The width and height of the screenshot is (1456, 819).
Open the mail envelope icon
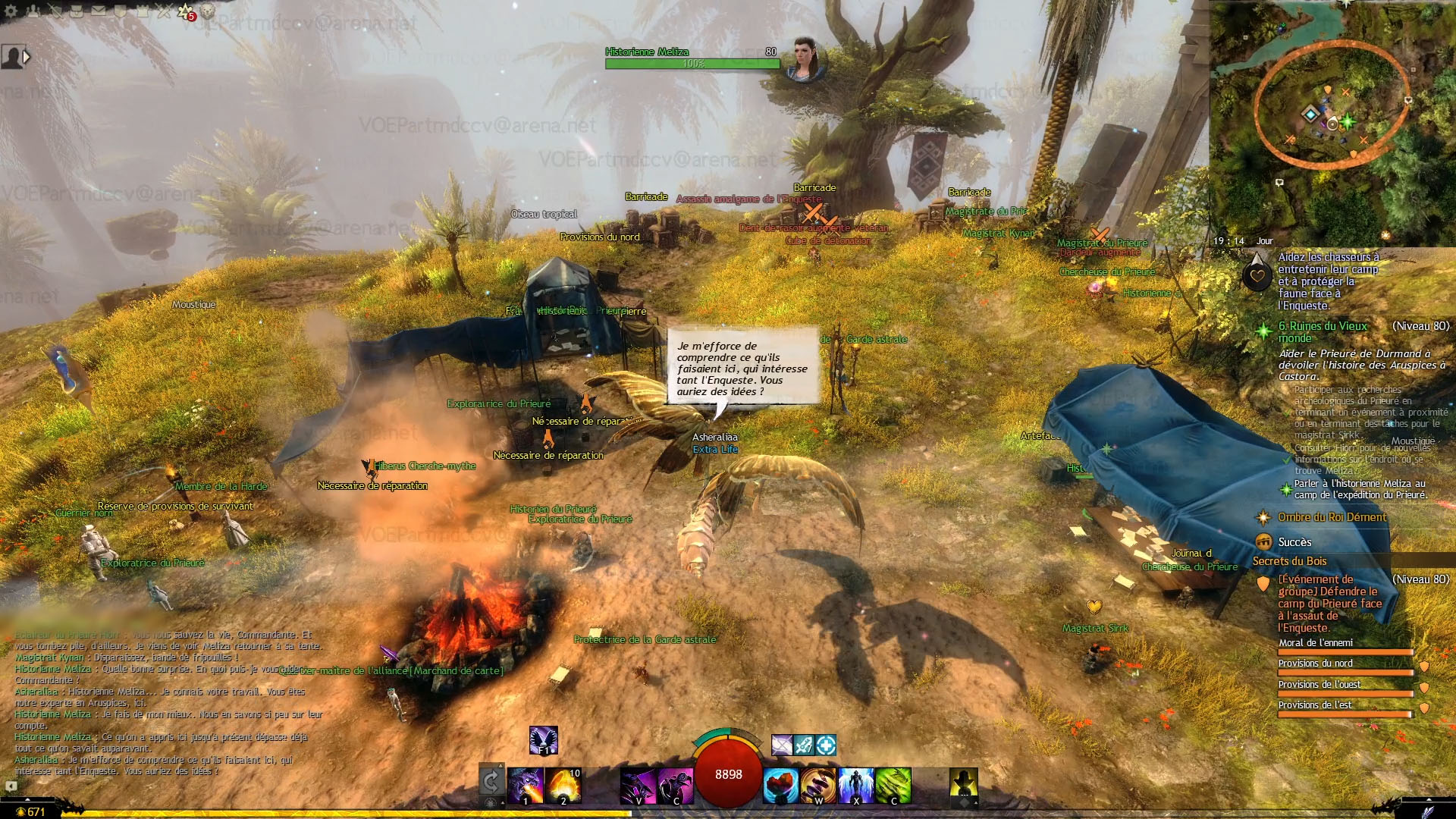[x=99, y=11]
